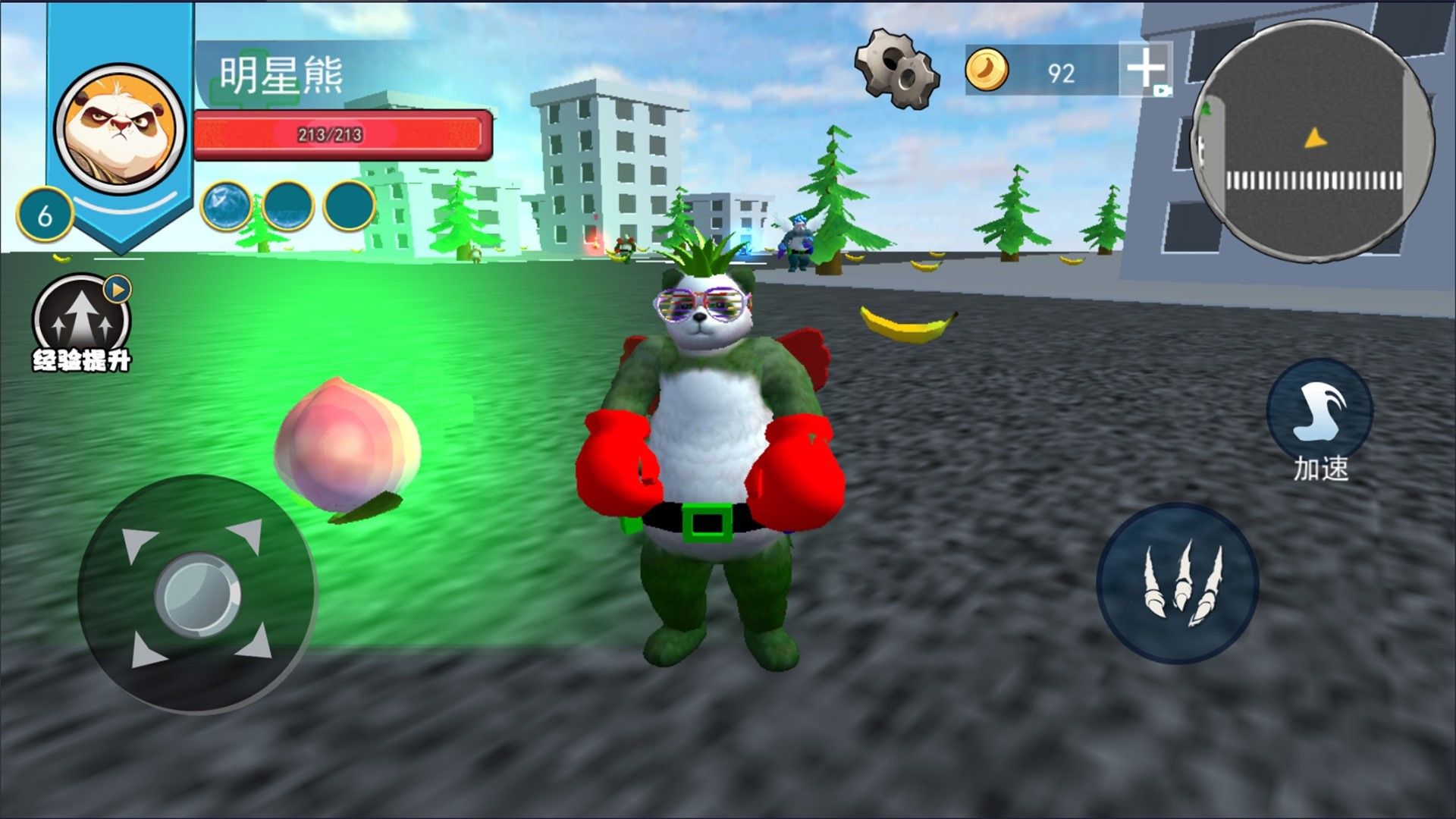Tap the virtual joystick knob

[x=198, y=594]
